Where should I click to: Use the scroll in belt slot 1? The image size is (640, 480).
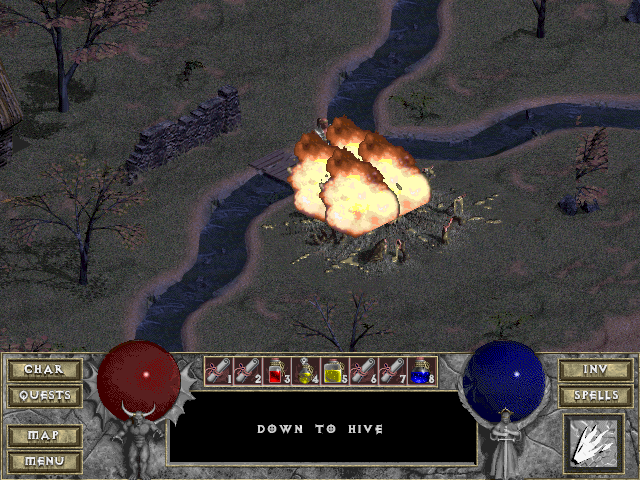tap(218, 372)
